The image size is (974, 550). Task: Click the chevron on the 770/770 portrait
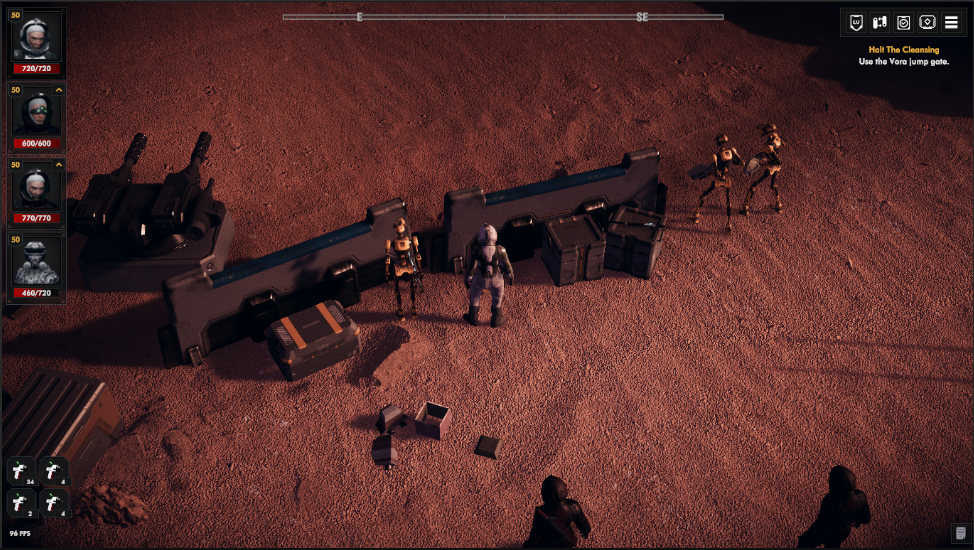coord(59,164)
